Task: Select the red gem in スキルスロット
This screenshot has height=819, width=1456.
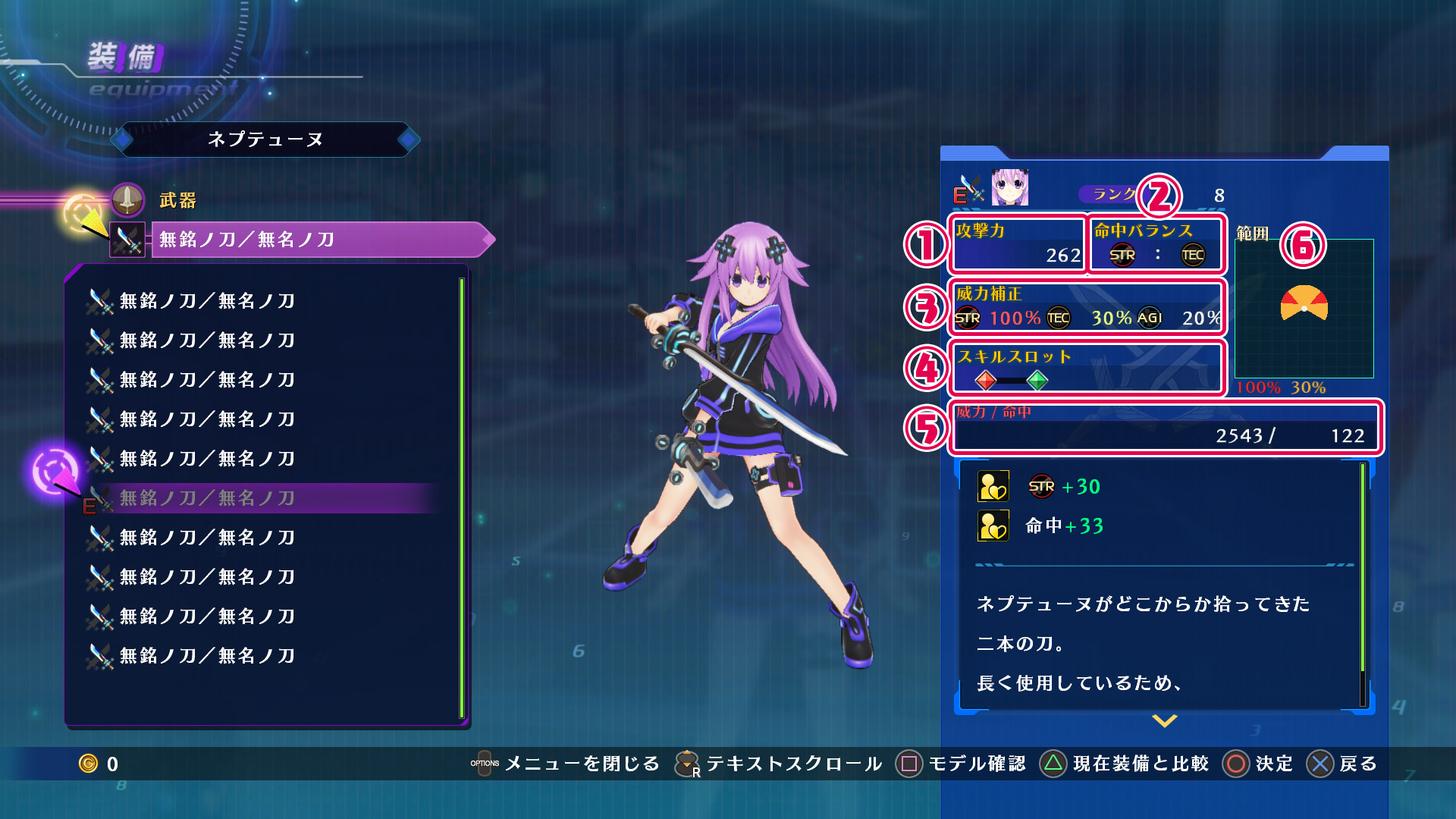Action: tap(985, 380)
